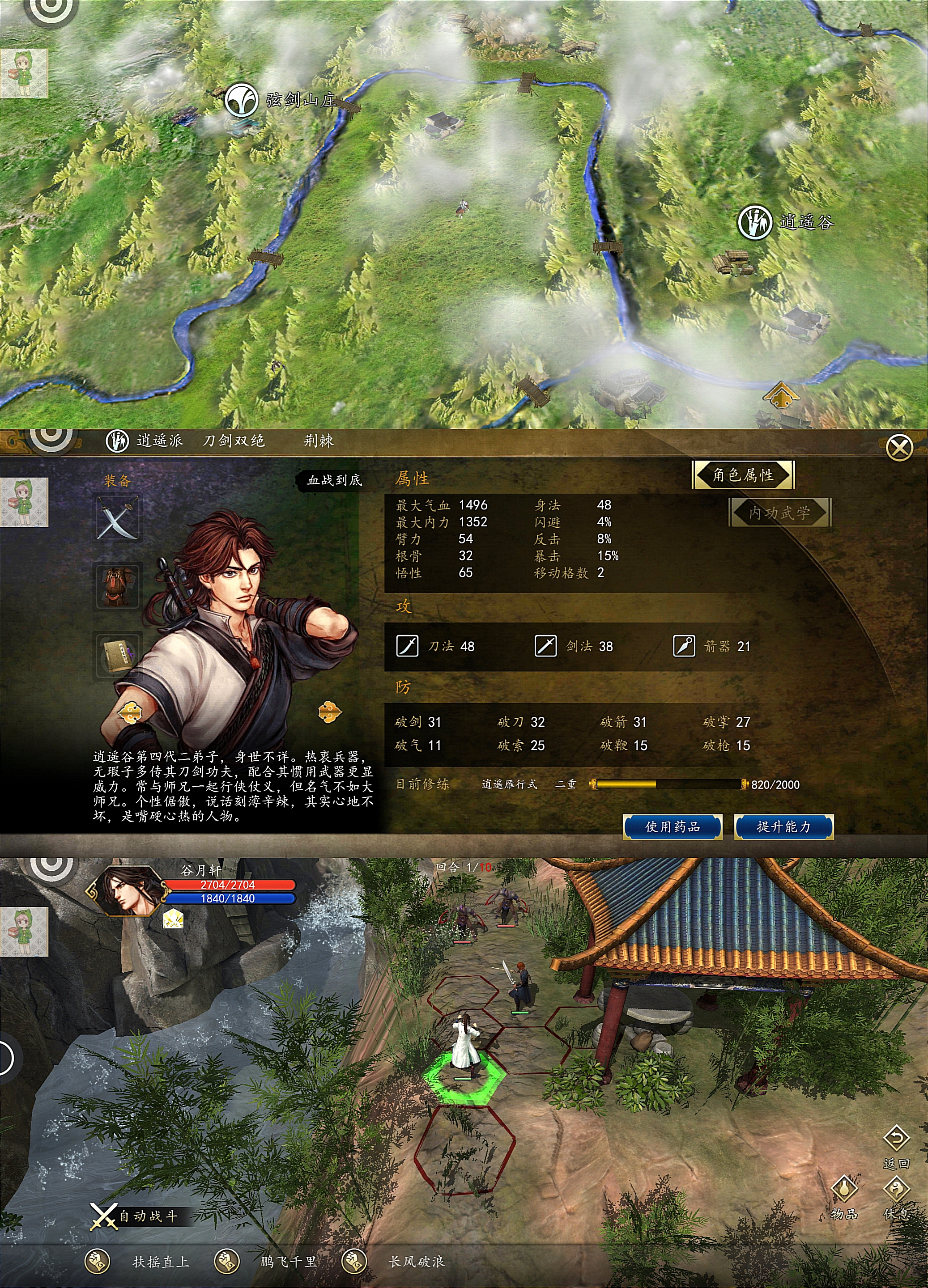928x1288 pixels.
Task: Close the character attributes panel
Action: pos(899,448)
